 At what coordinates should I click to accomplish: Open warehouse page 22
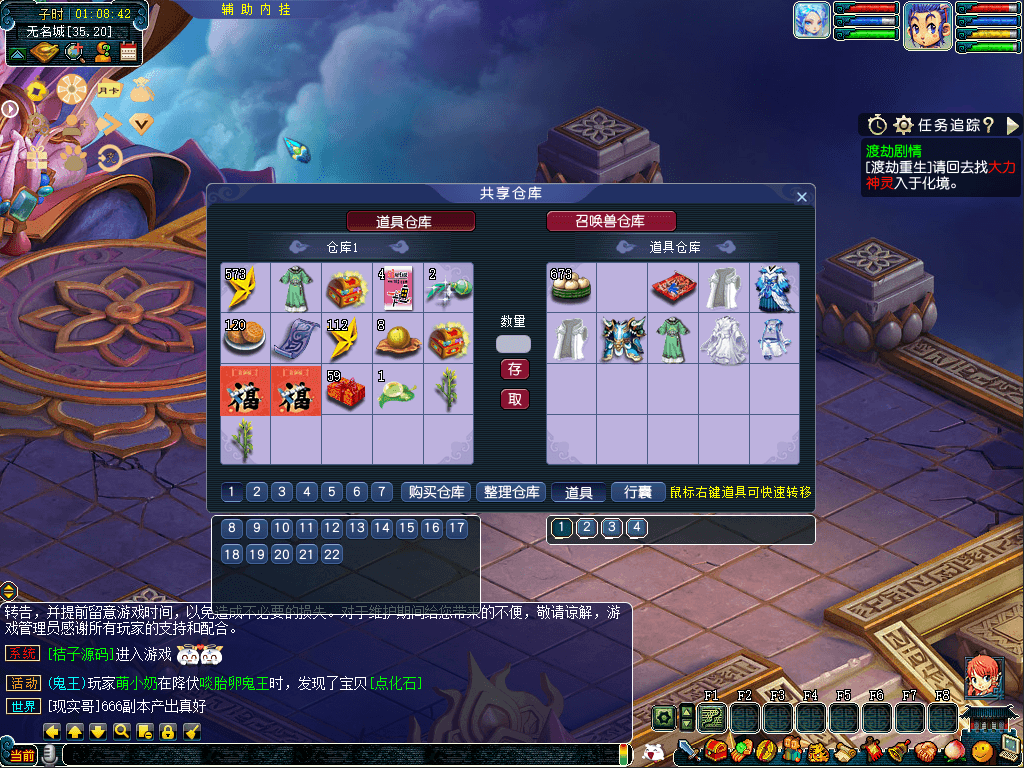point(332,554)
